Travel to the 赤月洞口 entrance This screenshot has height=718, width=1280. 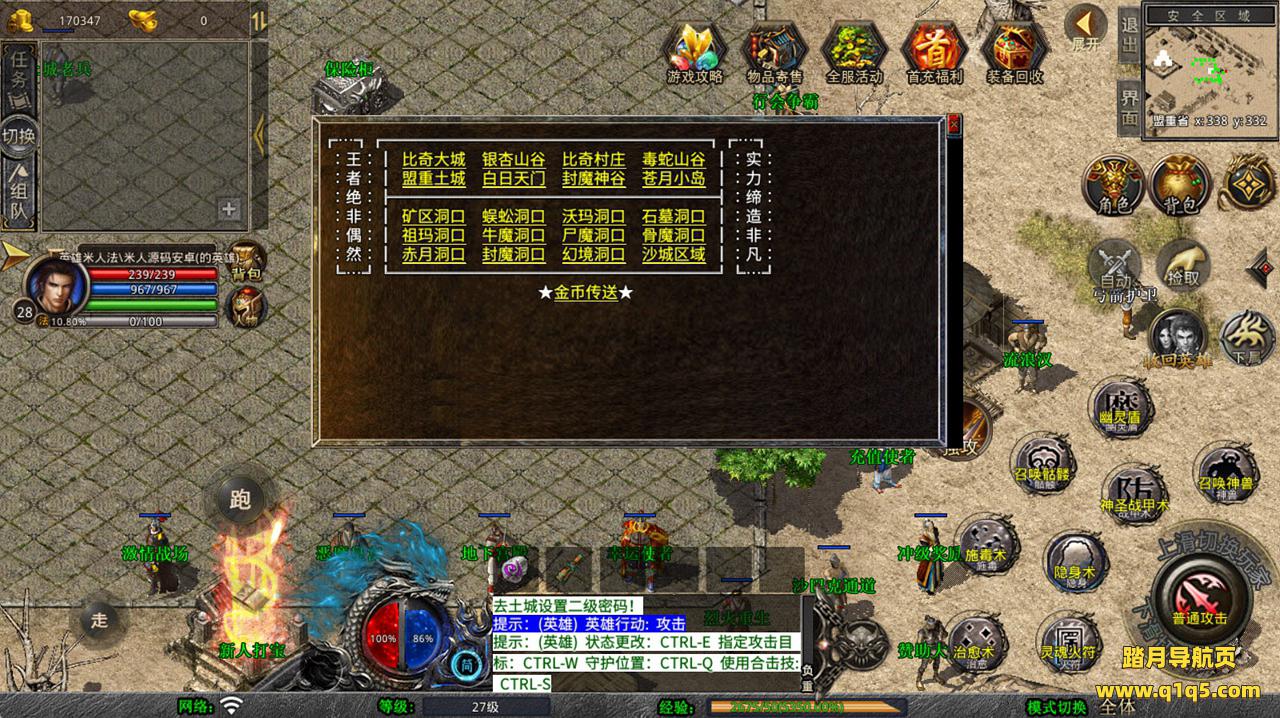[x=433, y=255]
